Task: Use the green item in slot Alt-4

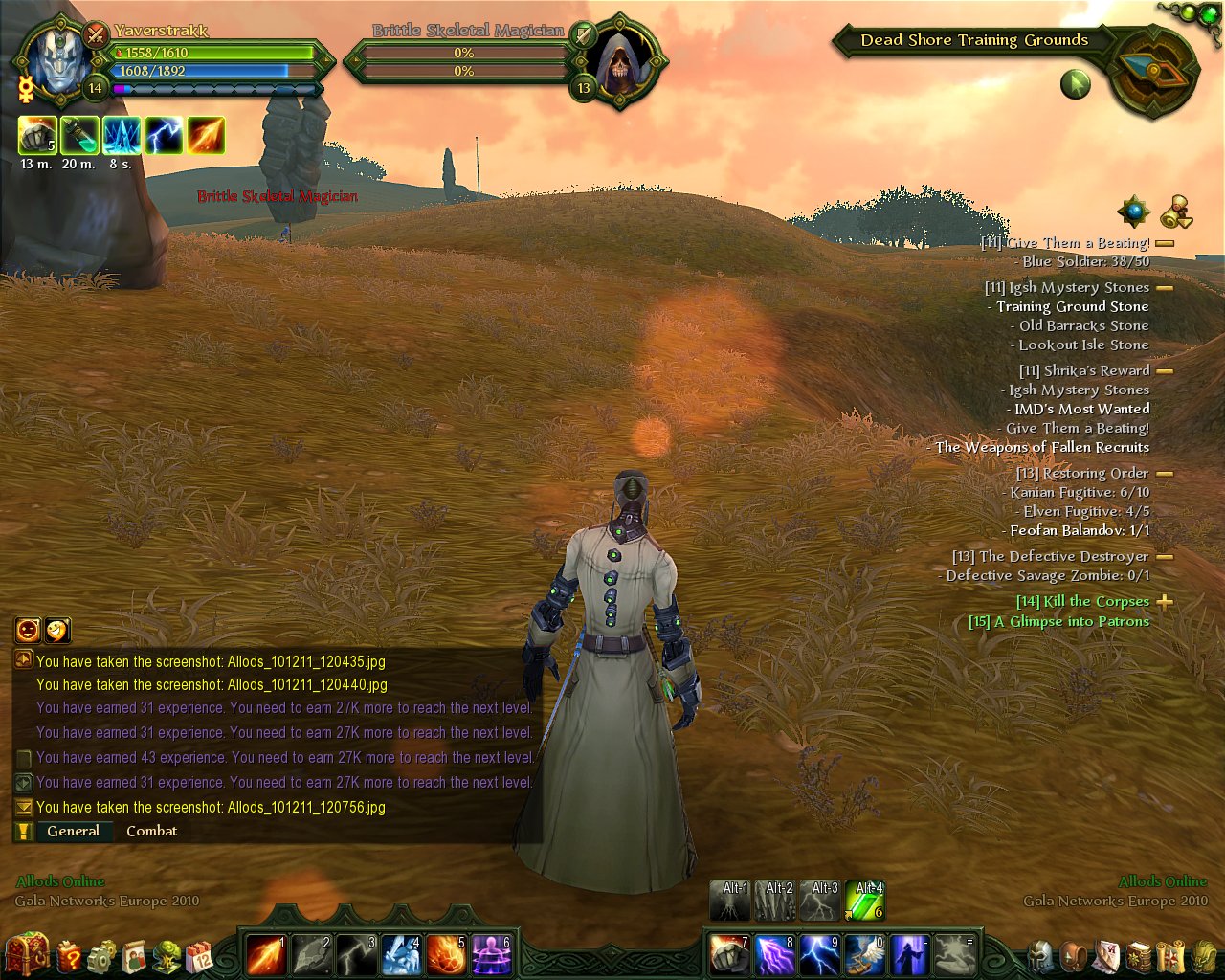Action: pyautogui.click(x=865, y=902)
